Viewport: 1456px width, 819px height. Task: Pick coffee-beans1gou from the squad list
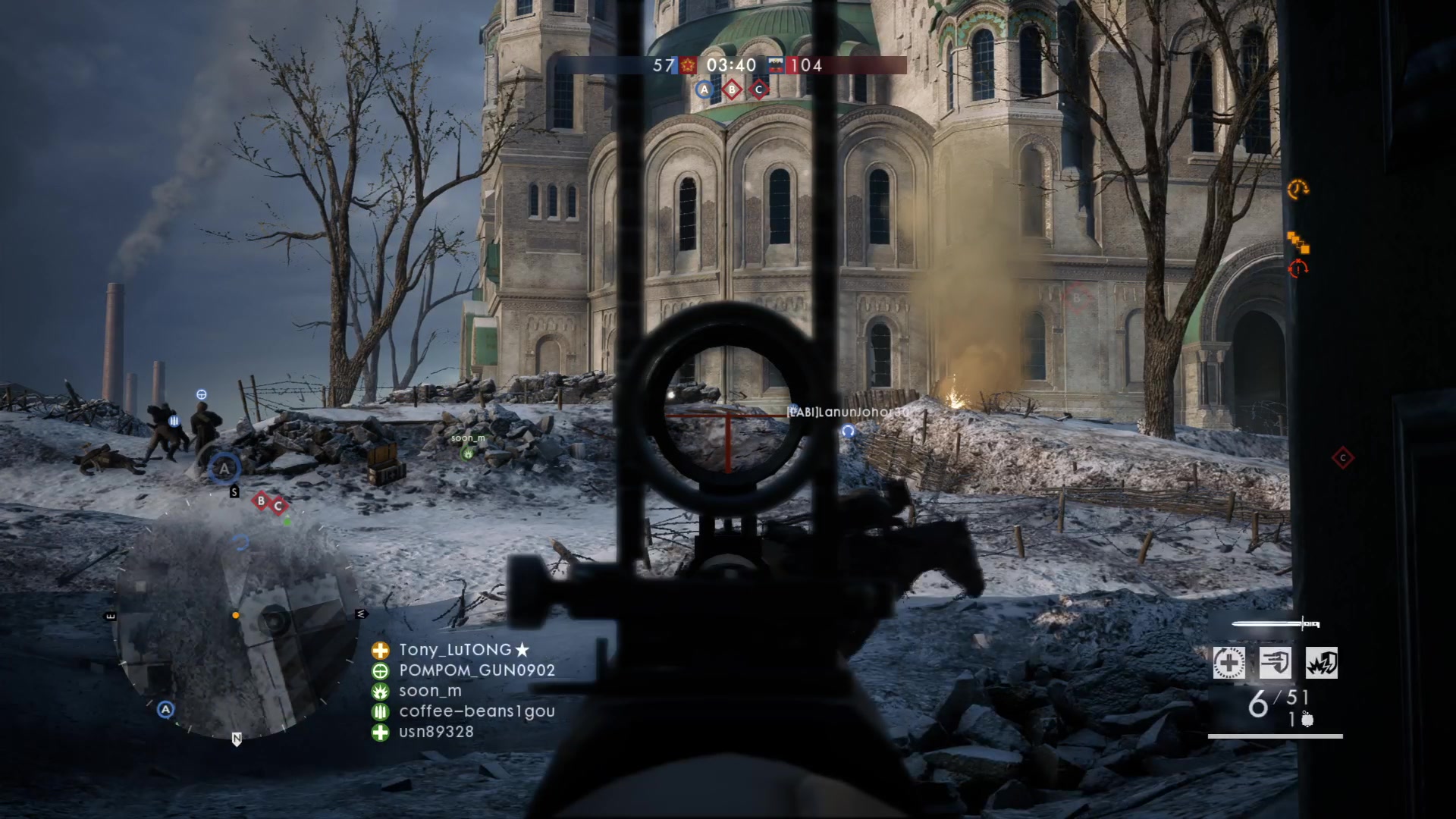(x=476, y=711)
